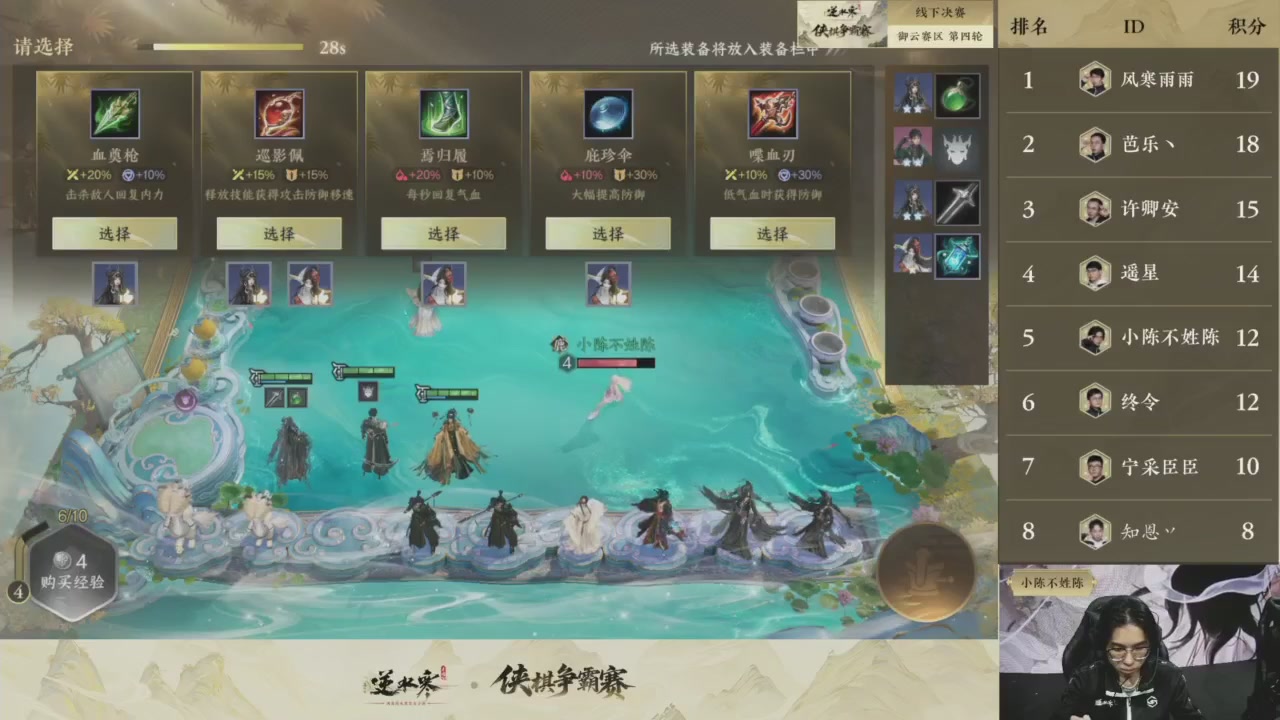Click 选择 under 庇珍伞

click(x=607, y=233)
